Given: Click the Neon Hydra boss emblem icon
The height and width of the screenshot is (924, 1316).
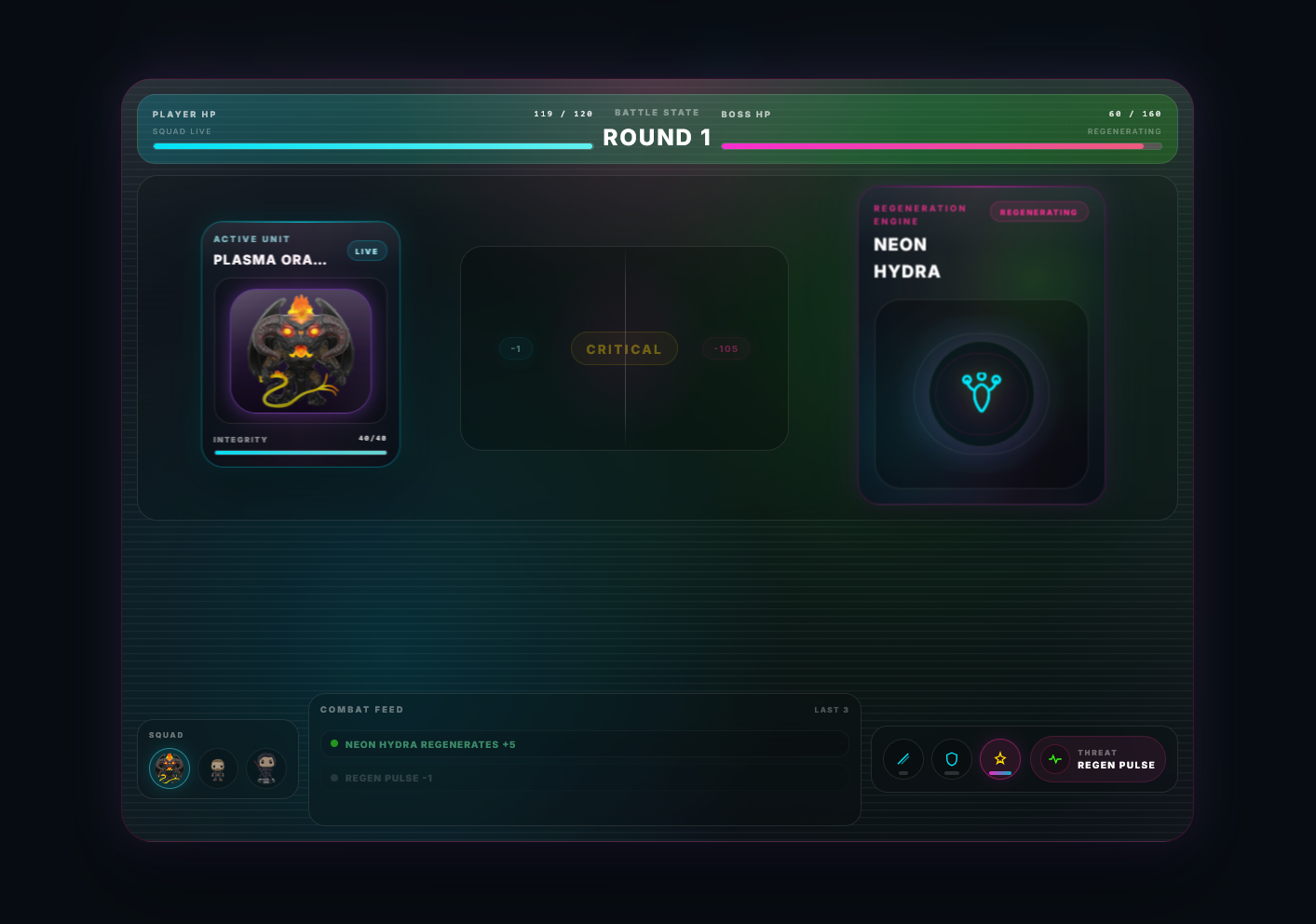Looking at the screenshot, I should (982, 395).
